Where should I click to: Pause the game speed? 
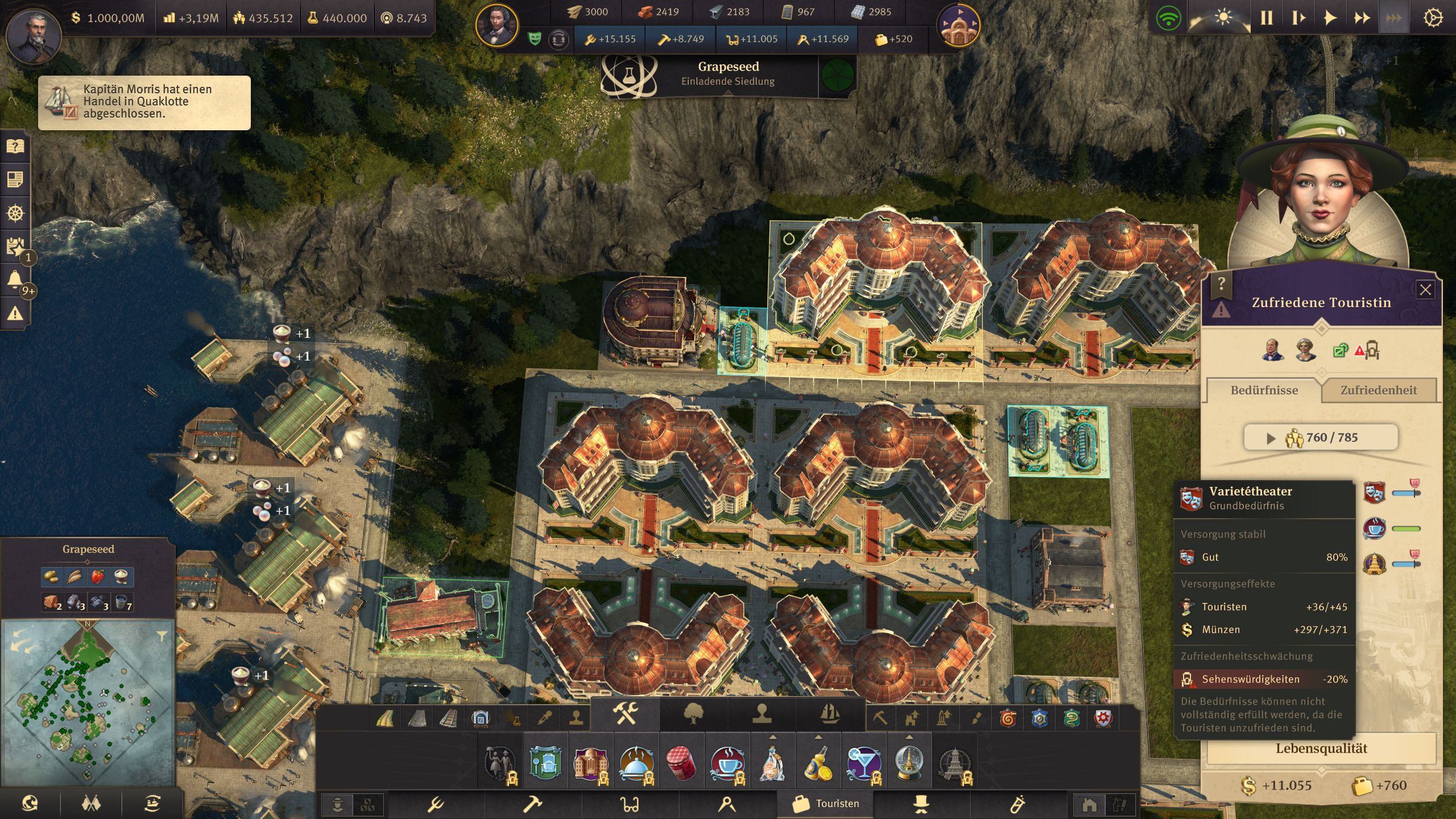tap(1267, 18)
